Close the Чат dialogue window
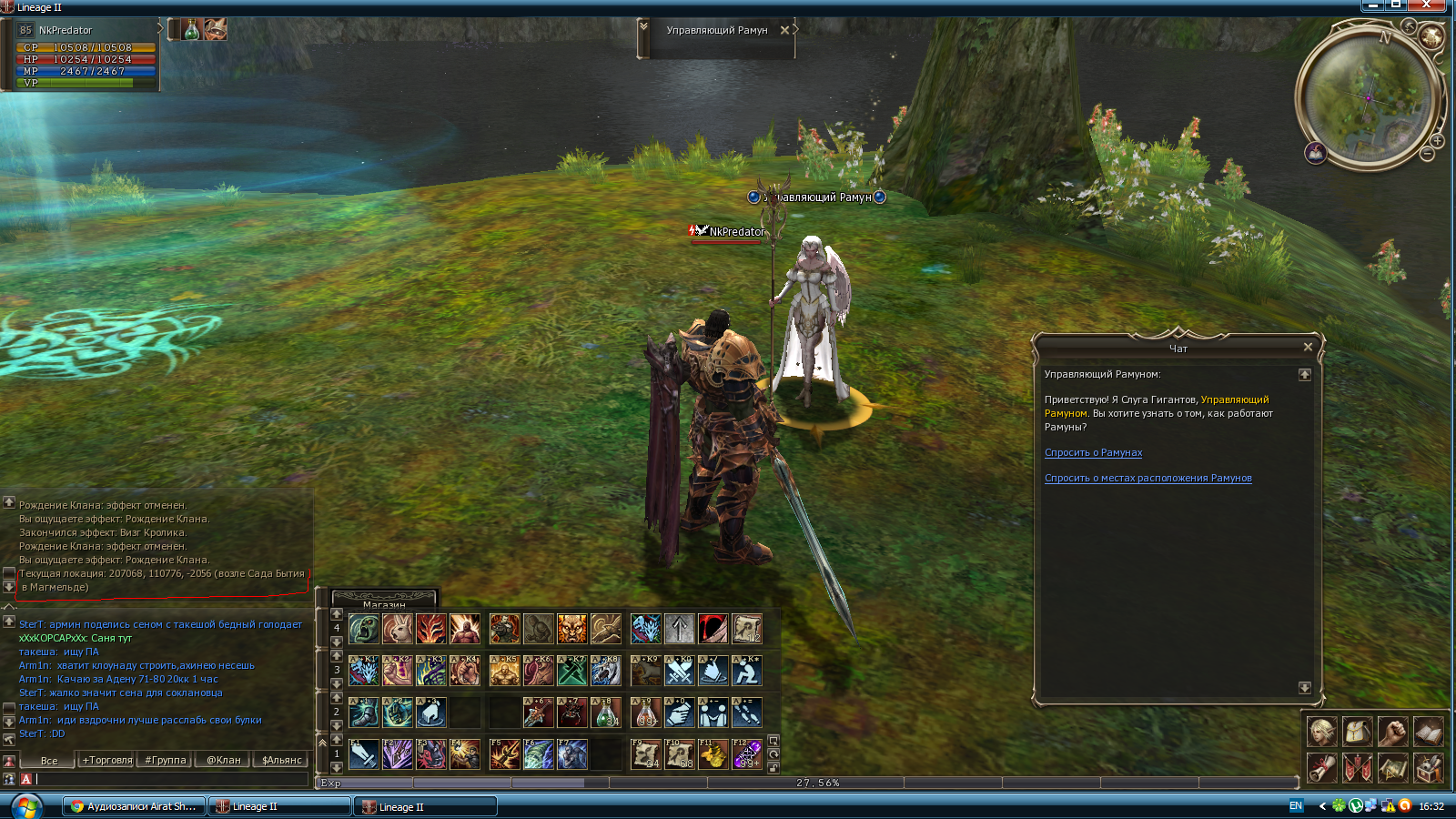The image size is (1456, 819). point(1308,347)
